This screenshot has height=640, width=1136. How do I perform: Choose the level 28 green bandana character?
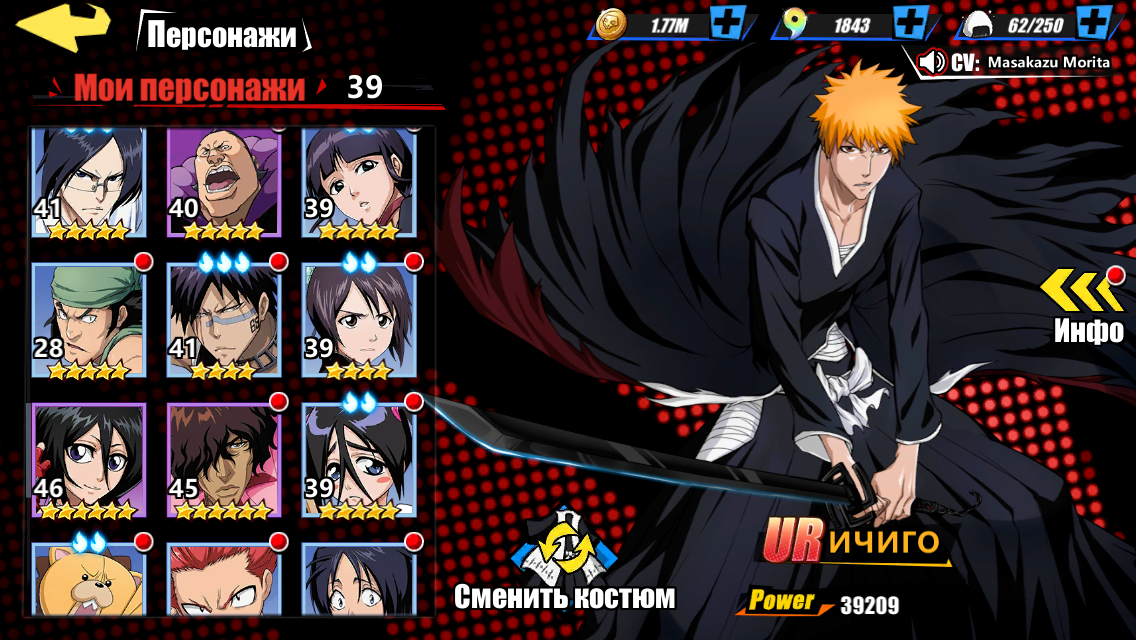(88, 320)
